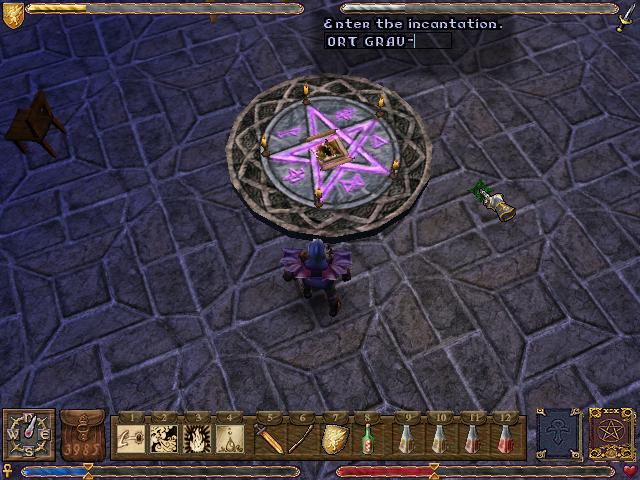Use the green bottle in slot 8
This screenshot has height=480, width=640.
pyautogui.click(x=369, y=438)
